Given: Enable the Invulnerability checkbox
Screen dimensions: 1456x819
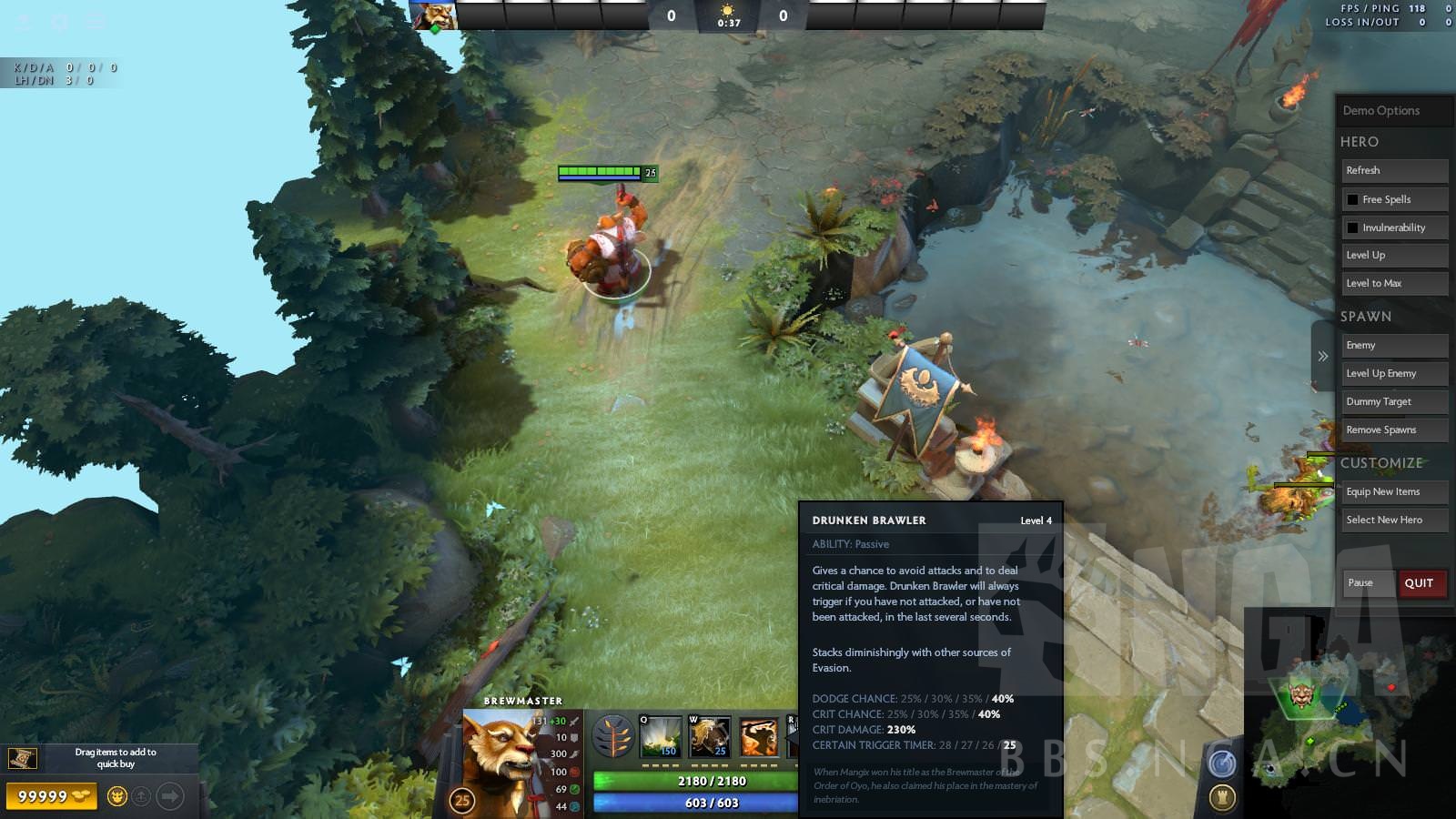Looking at the screenshot, I should click(x=1351, y=227).
